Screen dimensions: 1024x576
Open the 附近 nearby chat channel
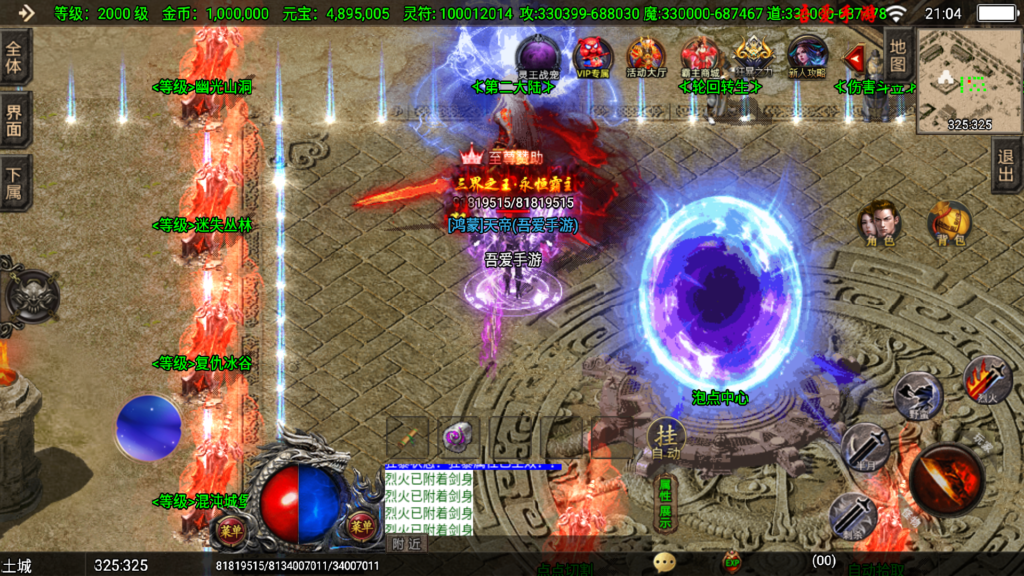tap(407, 544)
